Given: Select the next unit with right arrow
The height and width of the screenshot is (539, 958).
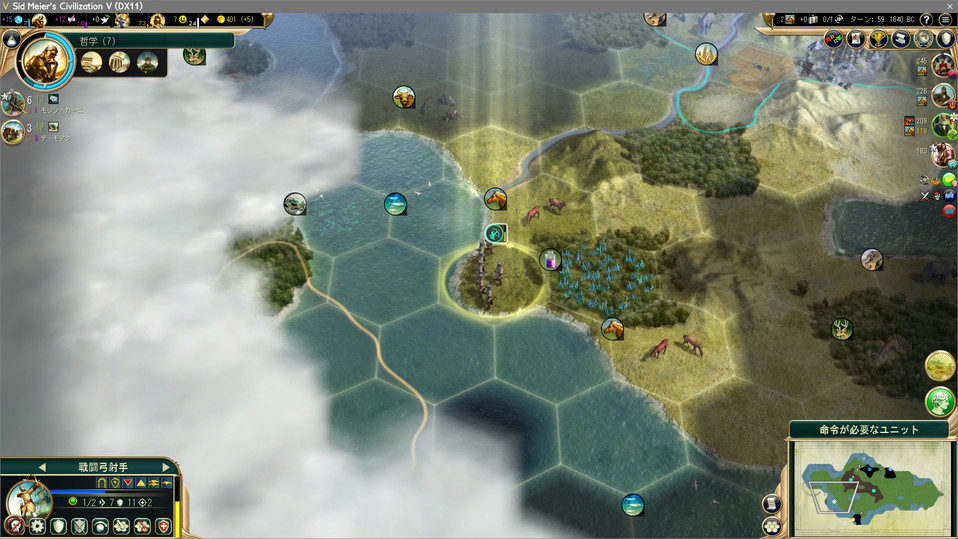Looking at the screenshot, I should tap(164, 466).
